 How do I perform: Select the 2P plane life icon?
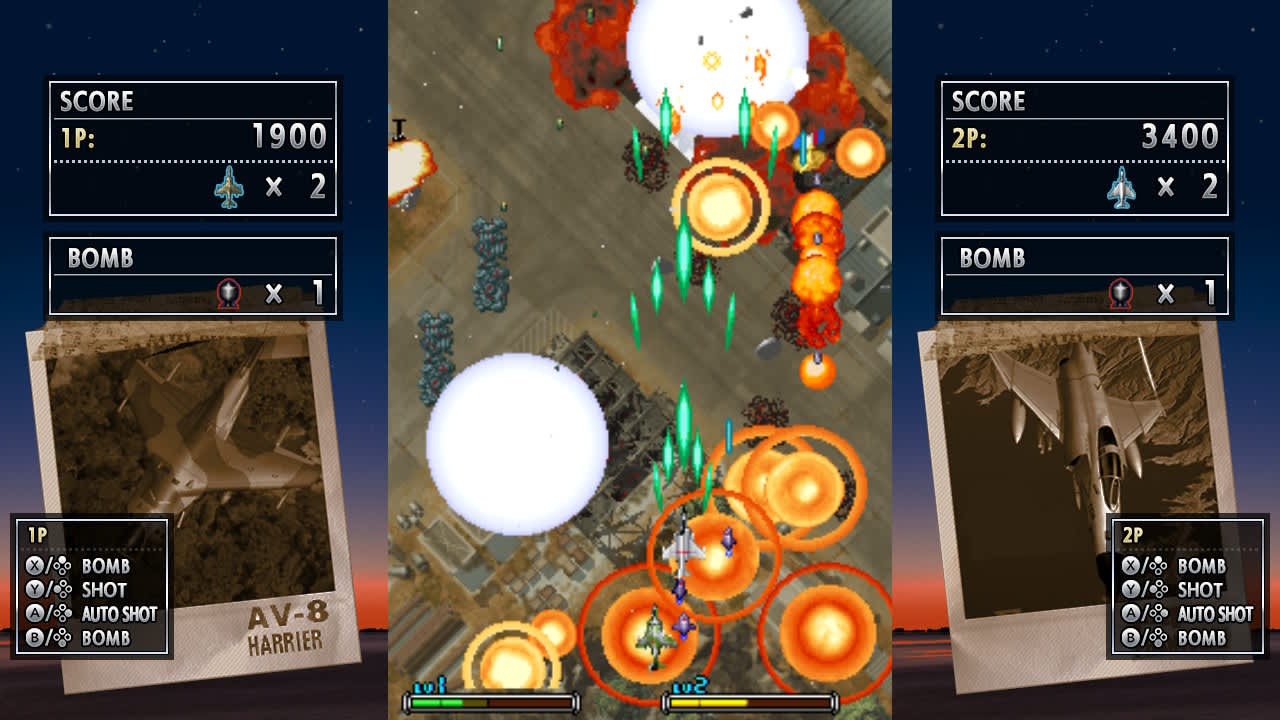[1121, 186]
